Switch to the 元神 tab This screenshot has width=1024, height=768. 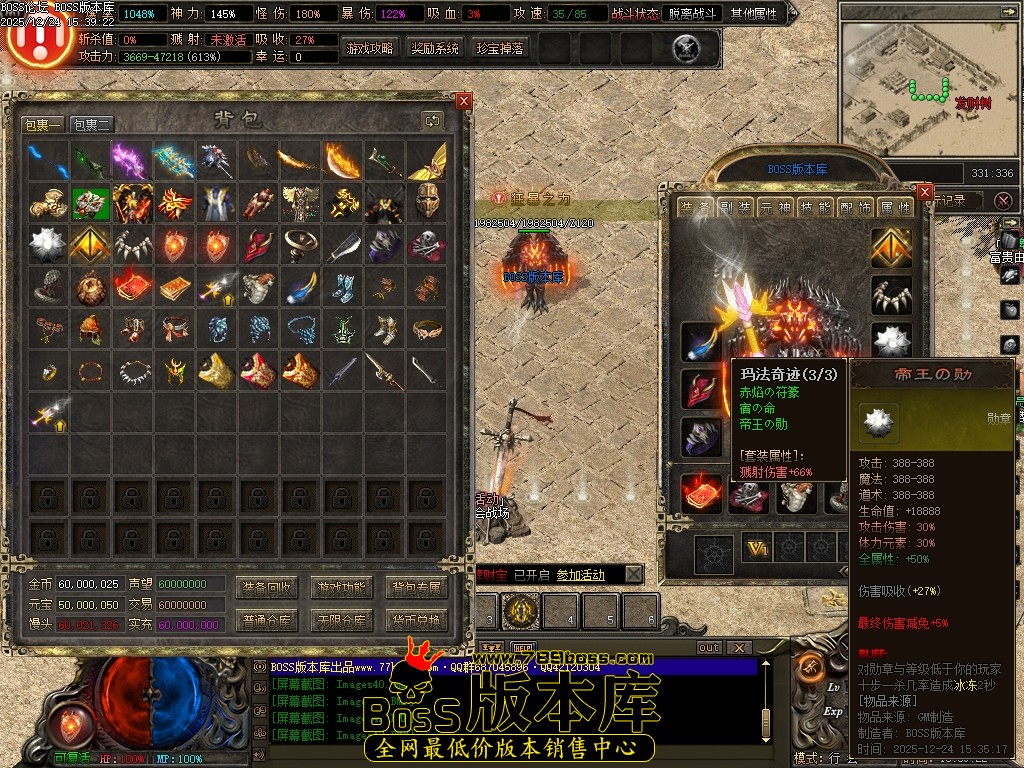pyautogui.click(x=777, y=207)
